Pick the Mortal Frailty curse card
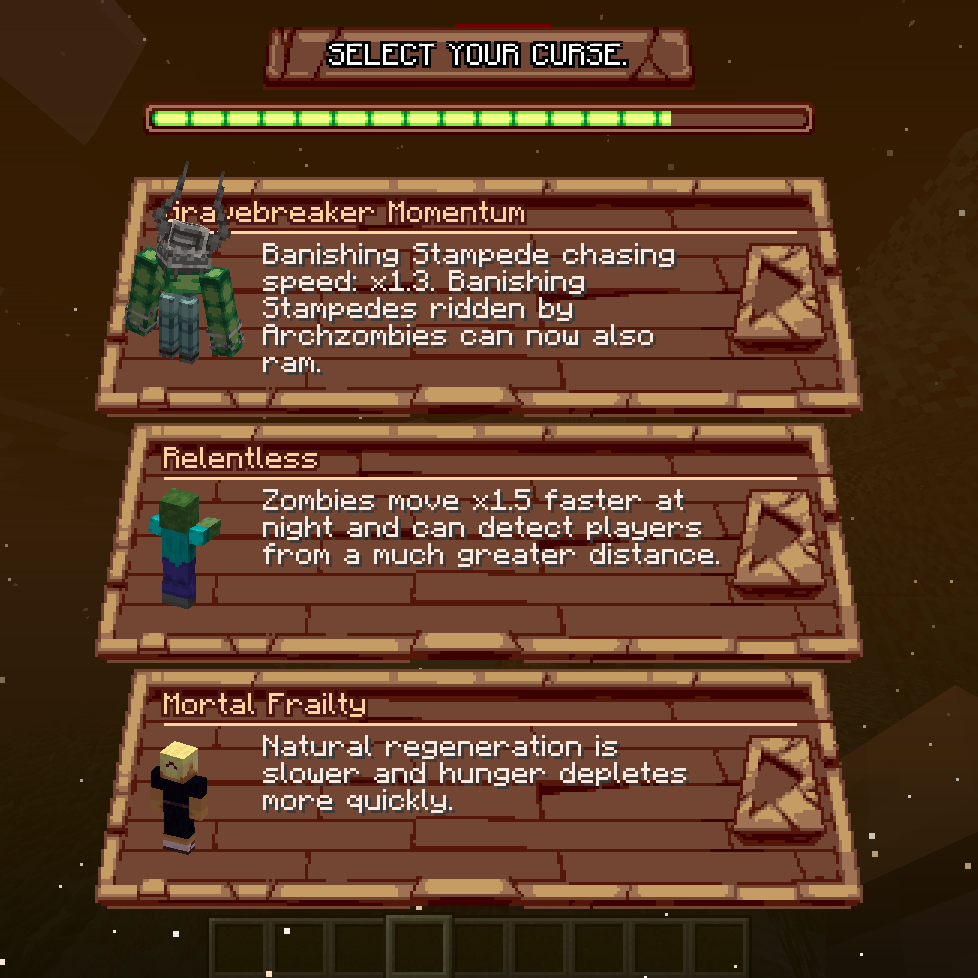The image size is (978, 978). (x=478, y=787)
